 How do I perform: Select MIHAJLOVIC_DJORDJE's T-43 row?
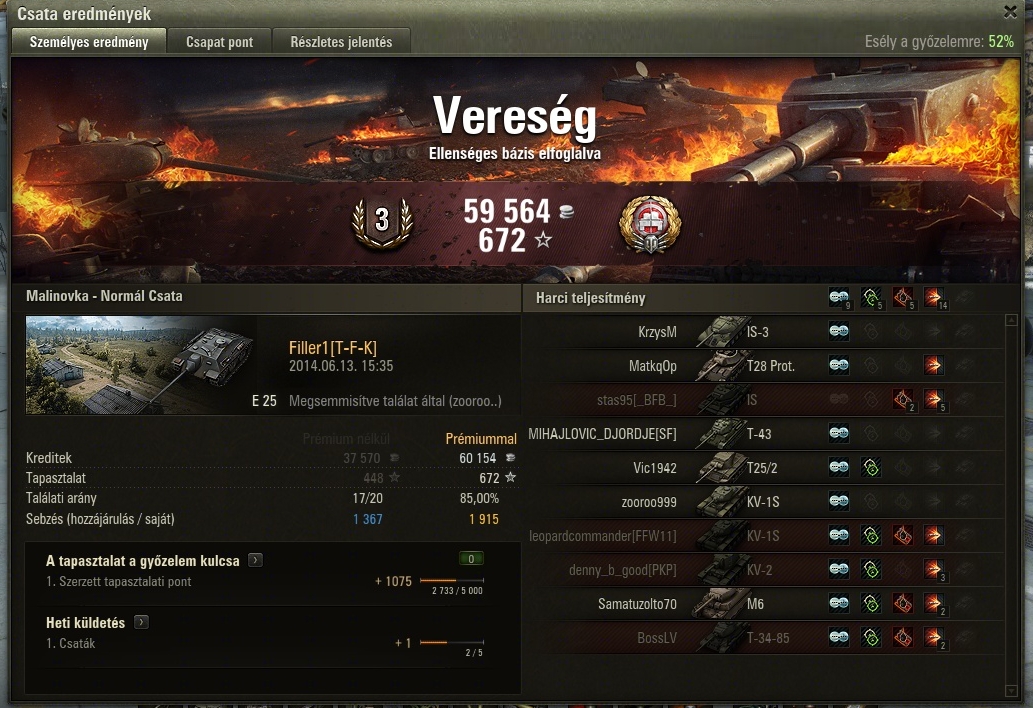point(760,434)
